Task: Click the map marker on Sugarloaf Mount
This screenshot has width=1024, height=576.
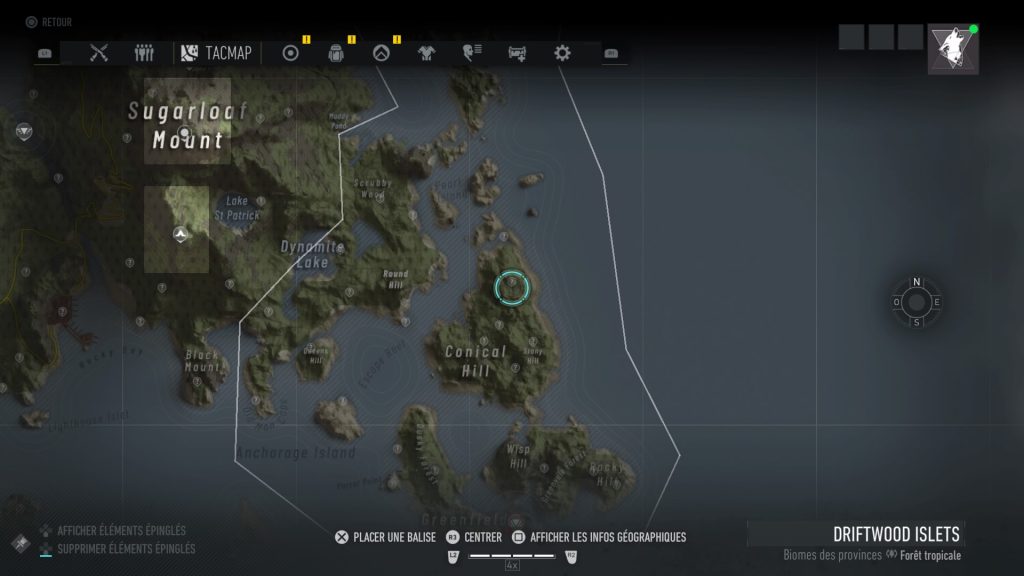Action: 183,132
